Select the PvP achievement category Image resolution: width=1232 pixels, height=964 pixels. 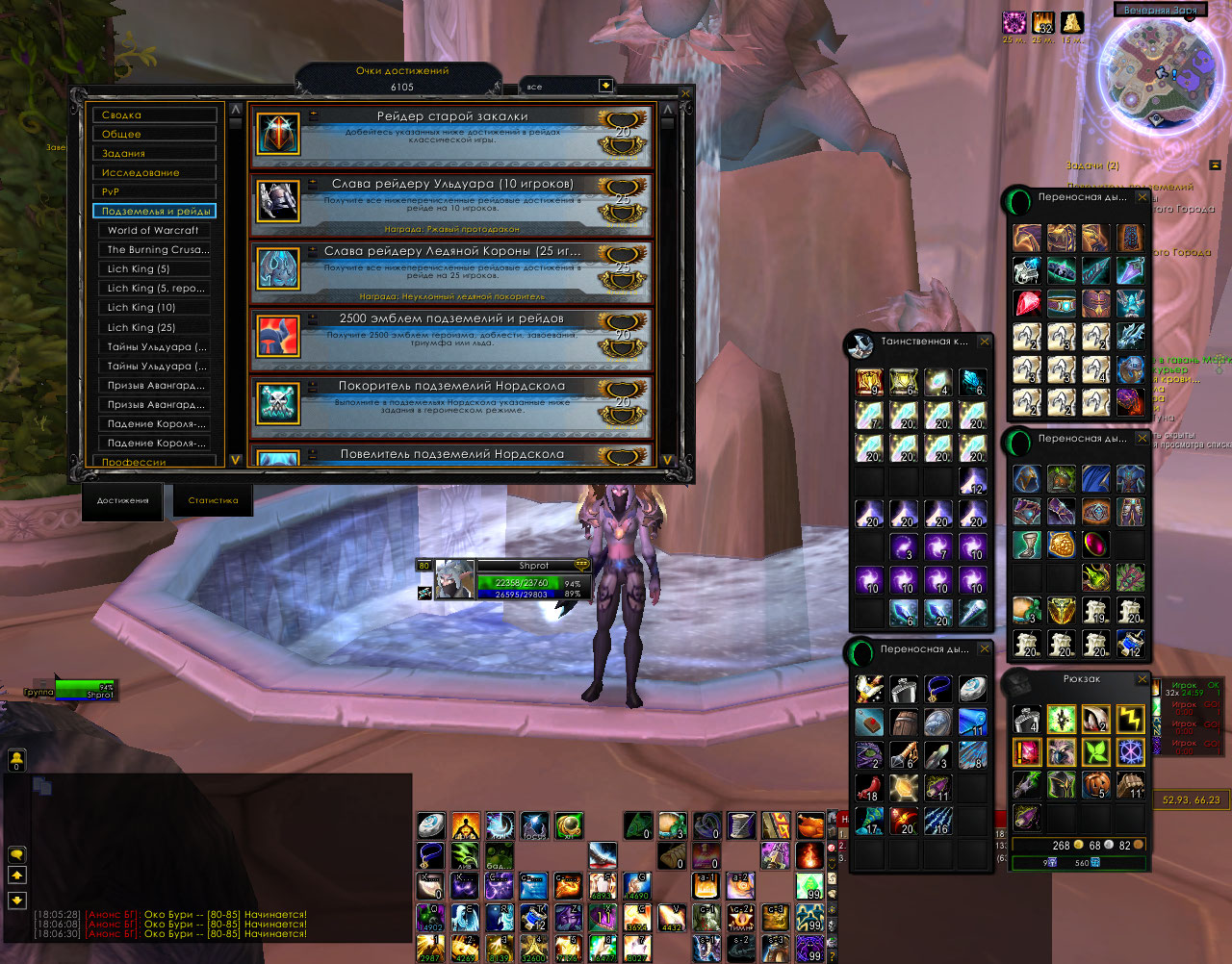(x=154, y=191)
